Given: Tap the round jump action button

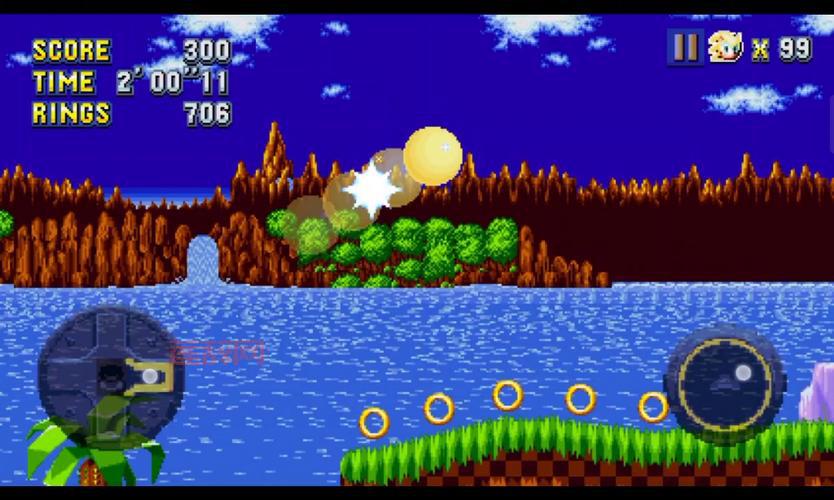Looking at the screenshot, I should pyautogui.click(x=725, y=384).
